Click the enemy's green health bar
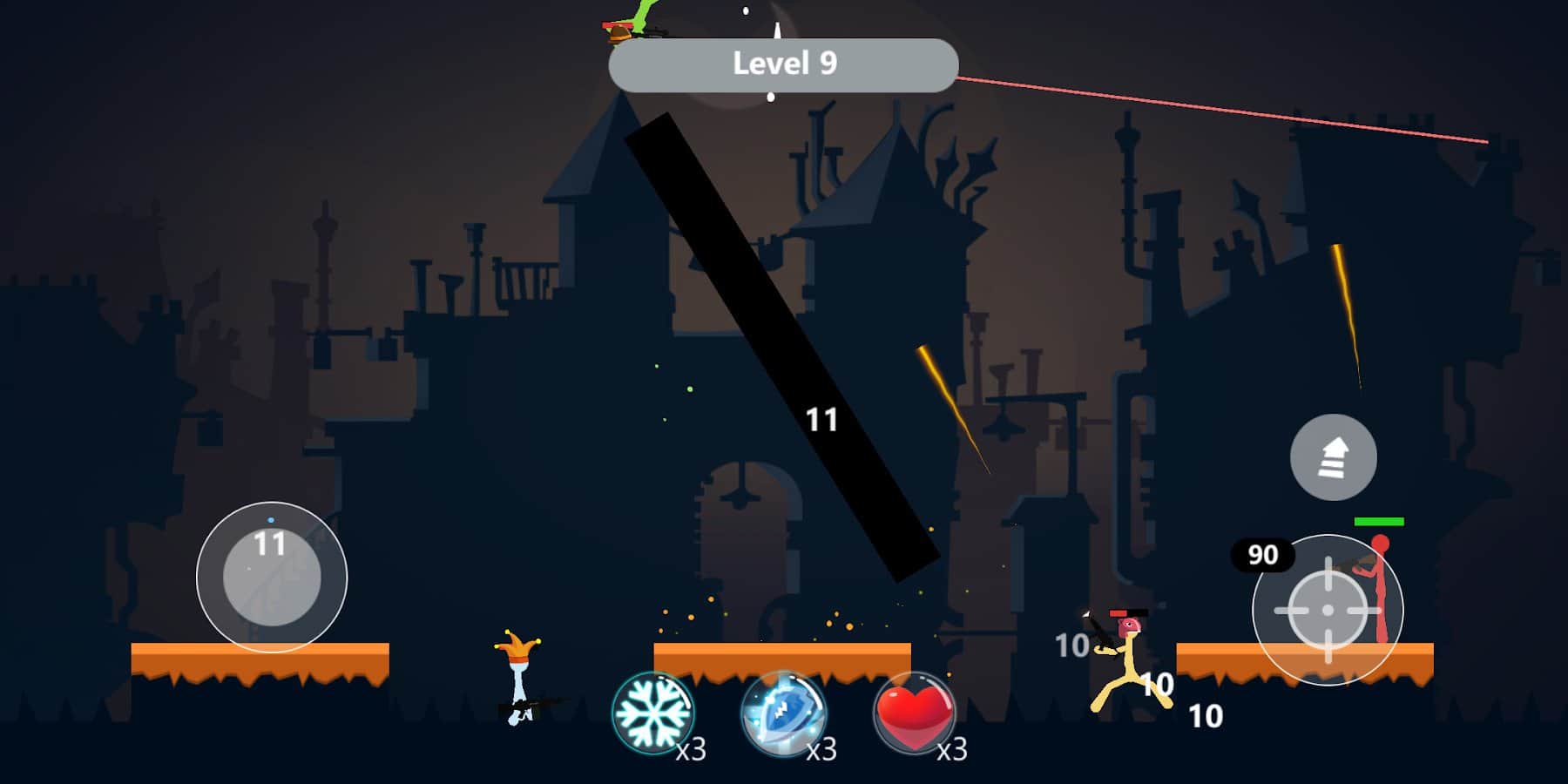The width and height of the screenshot is (1568, 784). (x=1380, y=523)
